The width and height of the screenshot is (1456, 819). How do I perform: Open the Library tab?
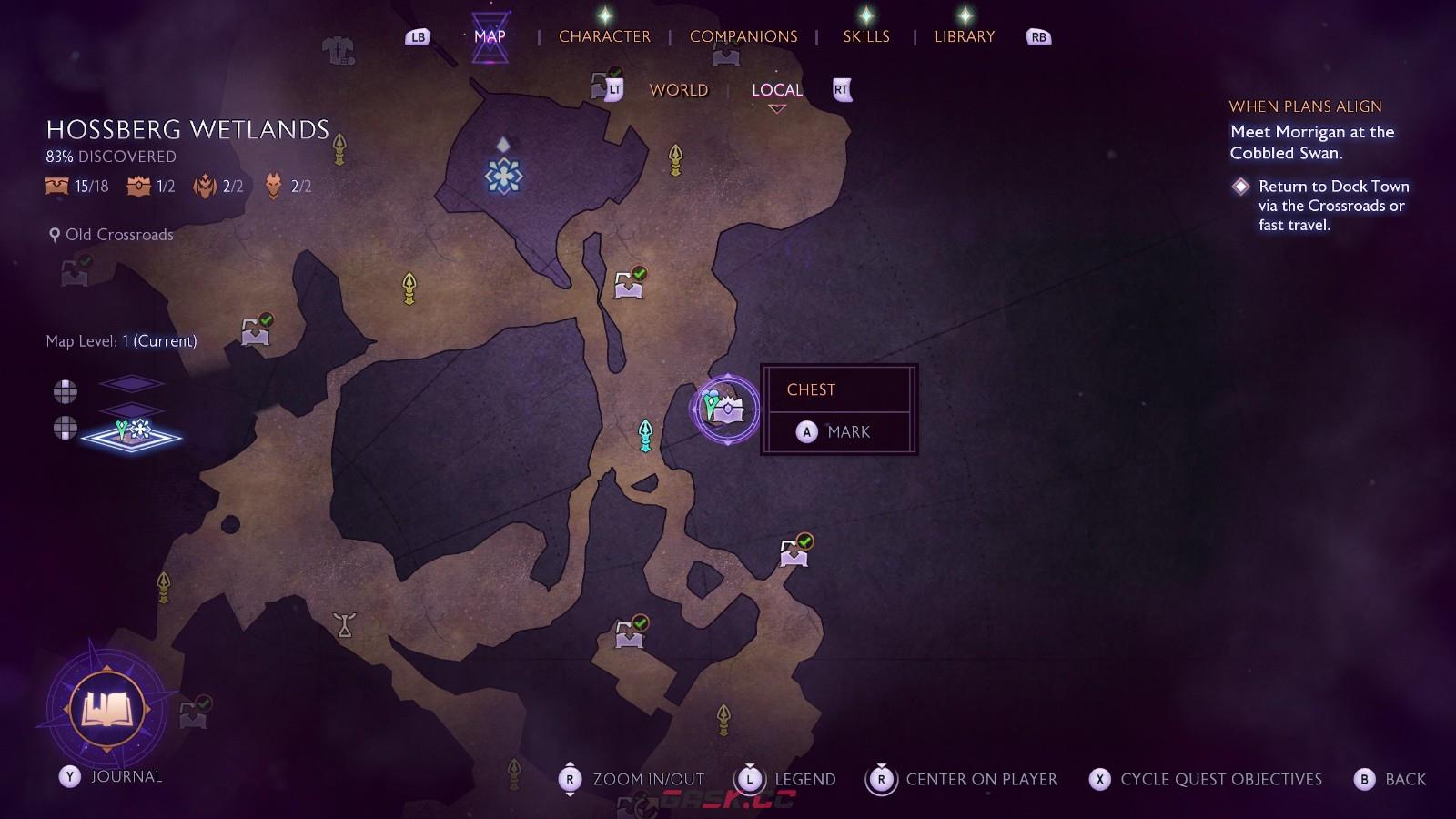click(x=965, y=36)
